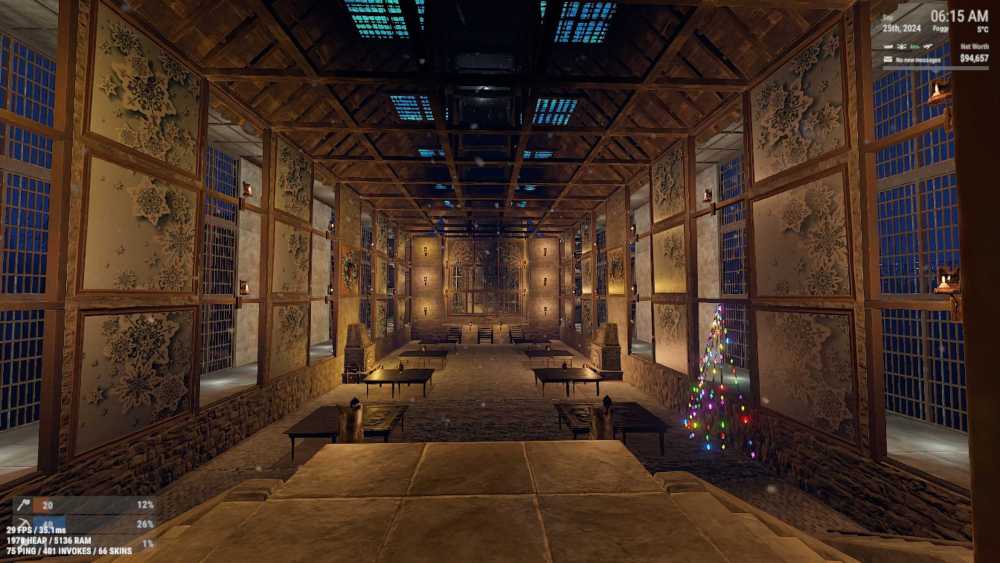The image size is (1000, 563).
Task: Select the pickaxe mining skill icon
Action: pos(24,524)
